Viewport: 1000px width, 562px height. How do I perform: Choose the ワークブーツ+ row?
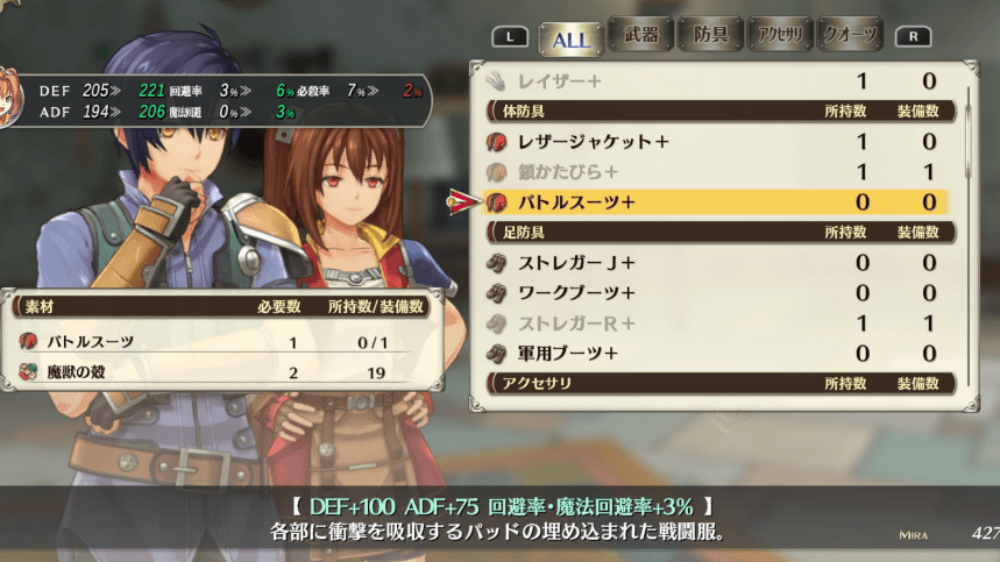(715, 293)
